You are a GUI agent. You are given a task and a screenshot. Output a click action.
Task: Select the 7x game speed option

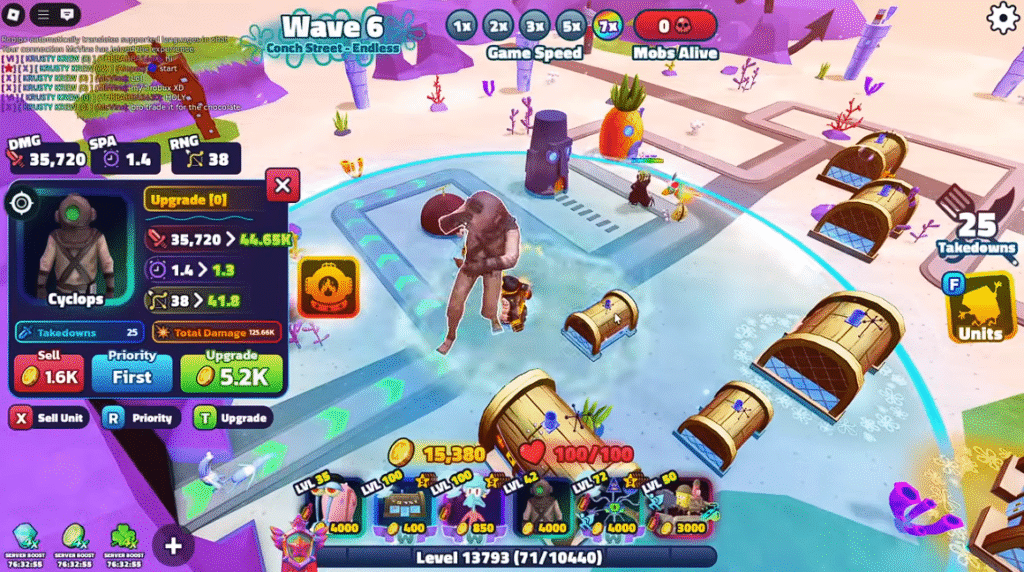click(607, 25)
